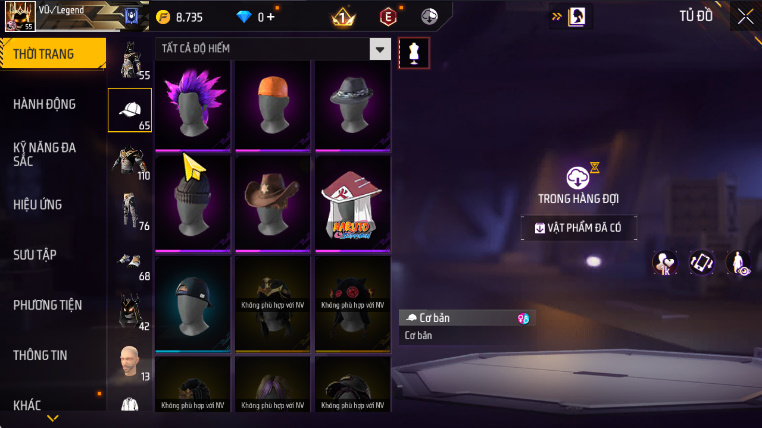762x428 pixels.
Task: Add diamonds with the plus button
Action: (269, 17)
